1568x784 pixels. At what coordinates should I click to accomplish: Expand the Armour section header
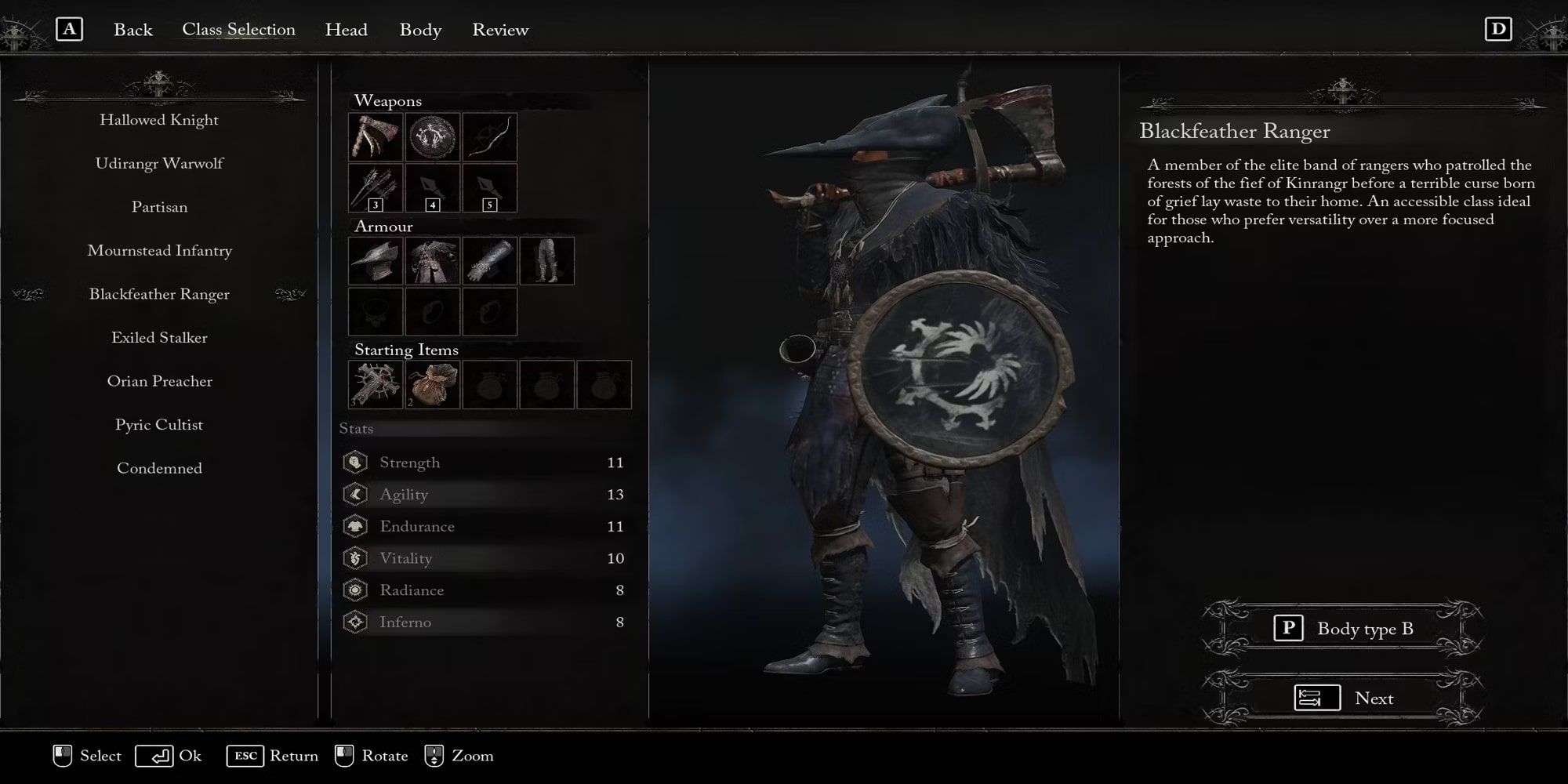(384, 227)
